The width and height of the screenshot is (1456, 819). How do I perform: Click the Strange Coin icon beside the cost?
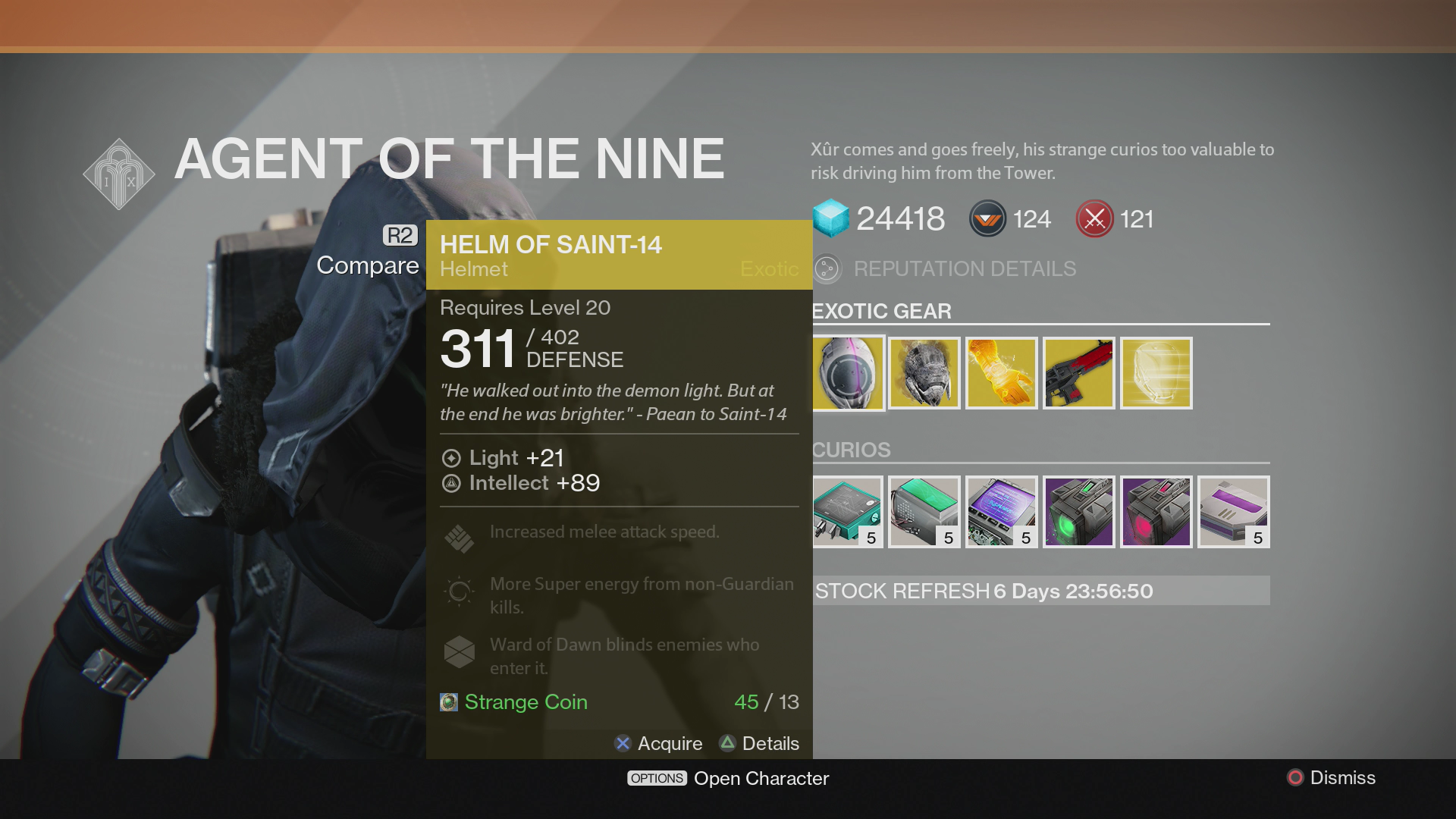coord(449,702)
